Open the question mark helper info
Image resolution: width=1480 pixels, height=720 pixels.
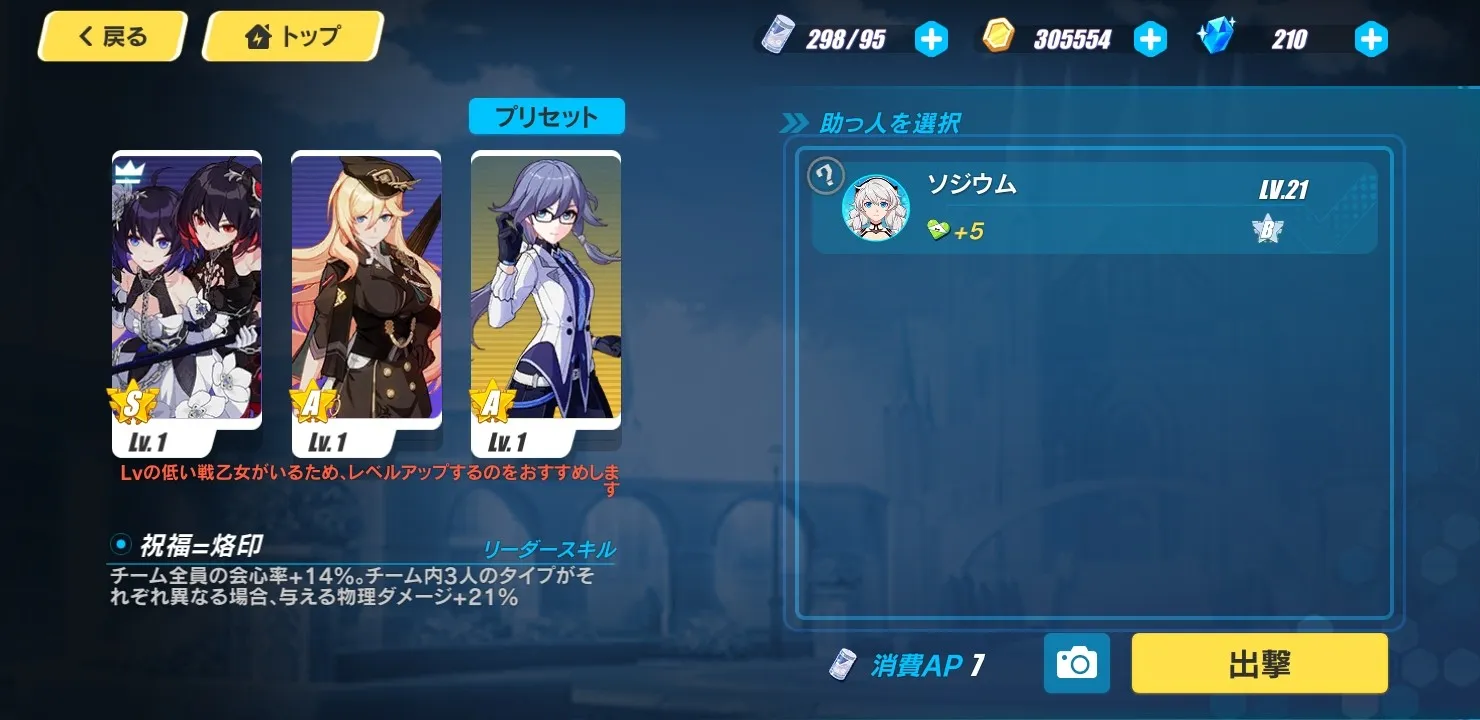click(826, 176)
